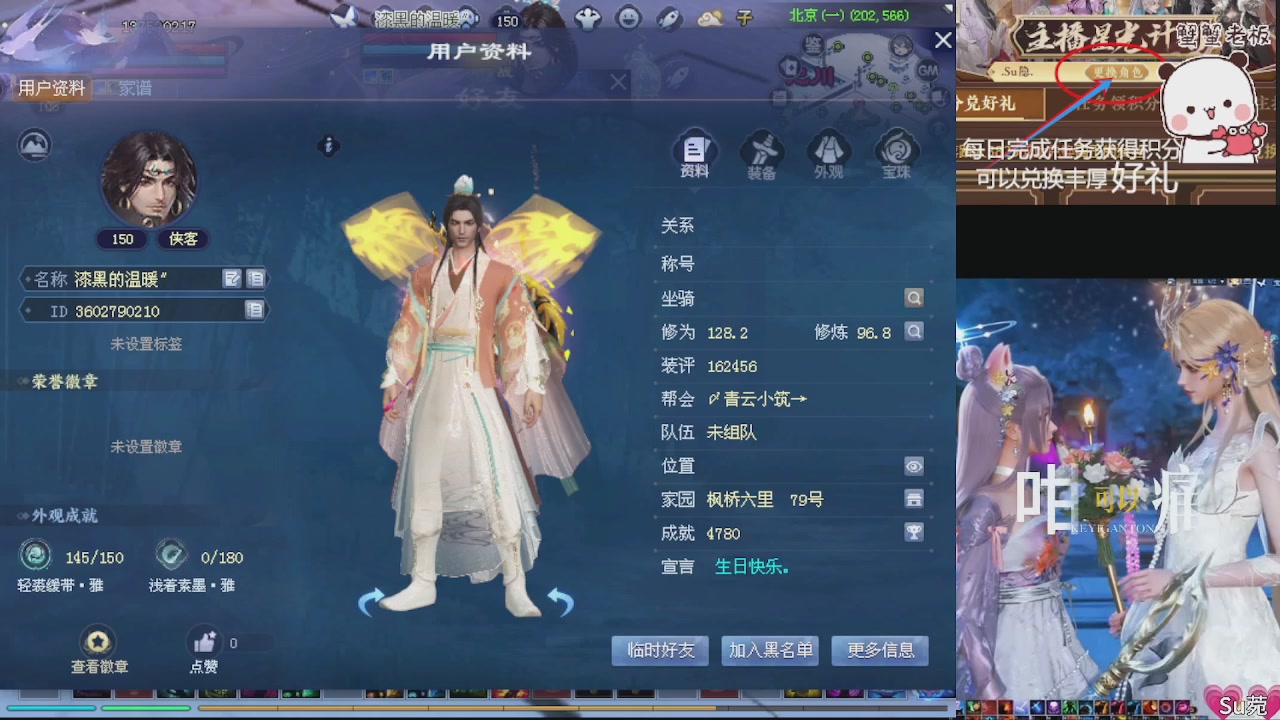The image size is (1280, 720).
Task: Edit the name with the pencil icon
Action: 232,278
